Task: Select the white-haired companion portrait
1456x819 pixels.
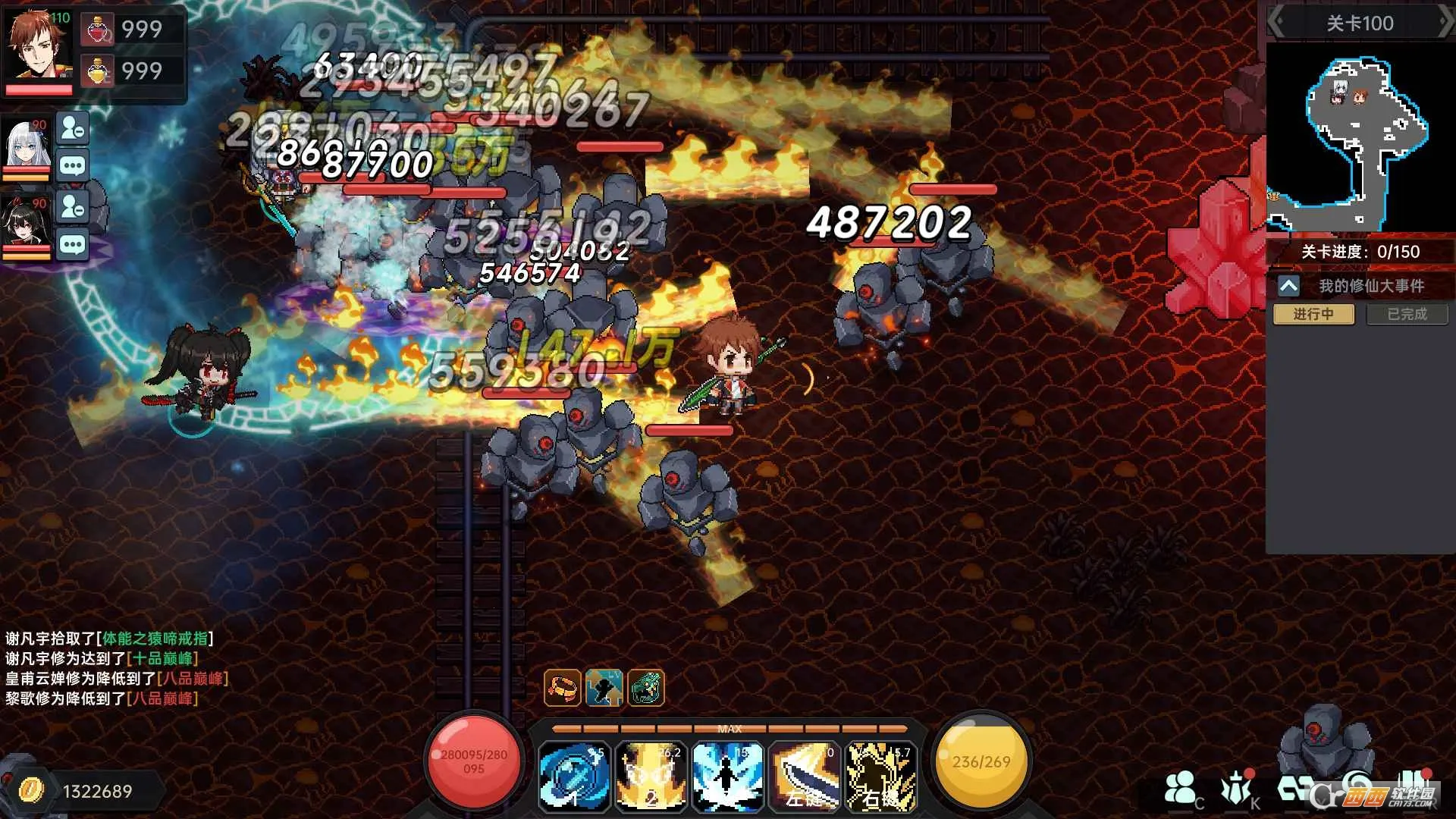Action: 26,146
